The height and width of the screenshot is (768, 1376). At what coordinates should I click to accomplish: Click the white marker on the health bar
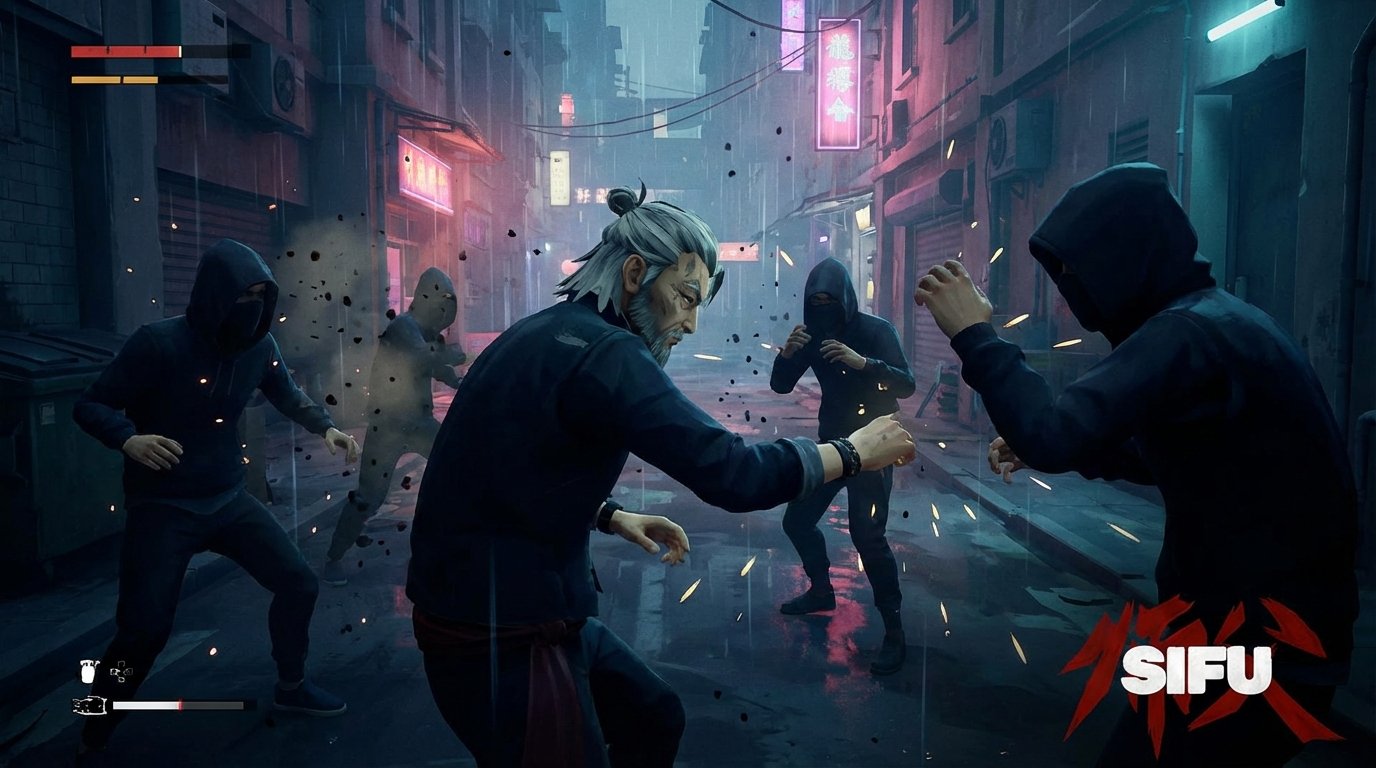click(180, 51)
